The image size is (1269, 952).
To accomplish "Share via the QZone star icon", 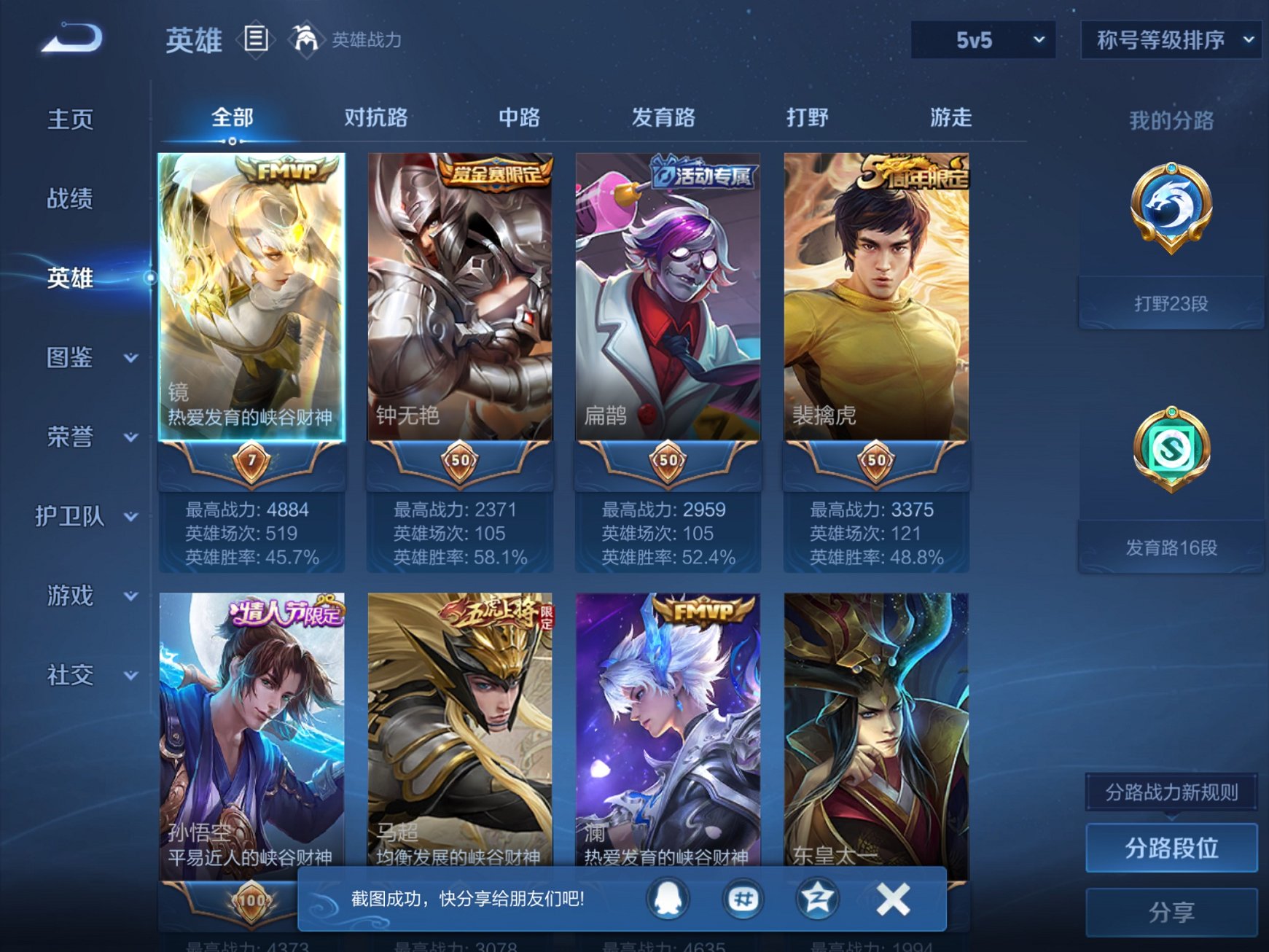I will click(817, 900).
